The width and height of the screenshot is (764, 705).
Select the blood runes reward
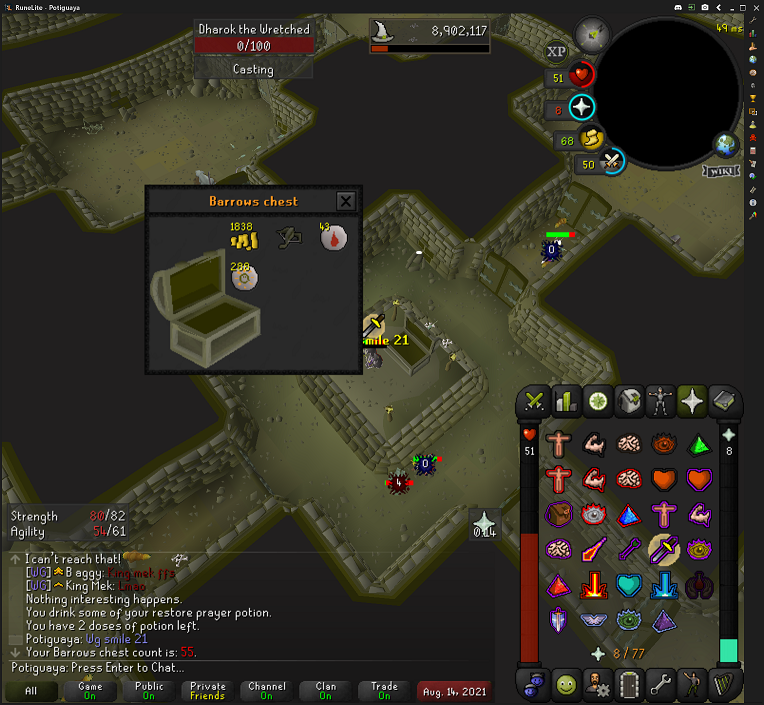tap(333, 238)
